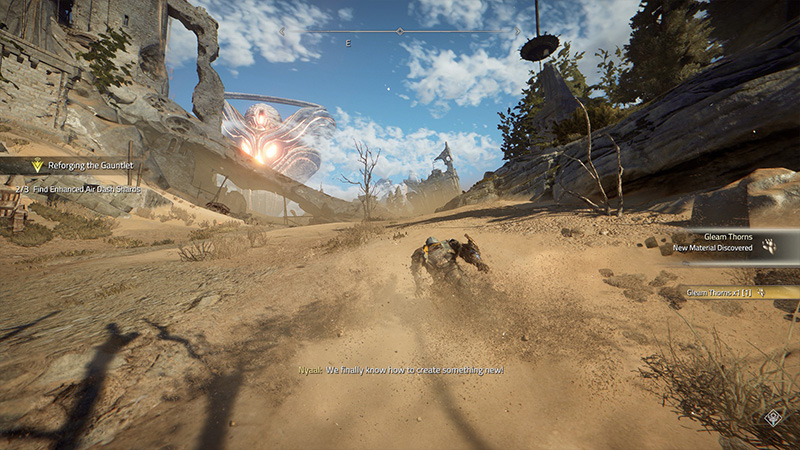
Task: Click the compass bar heading strip
Action: (400, 32)
